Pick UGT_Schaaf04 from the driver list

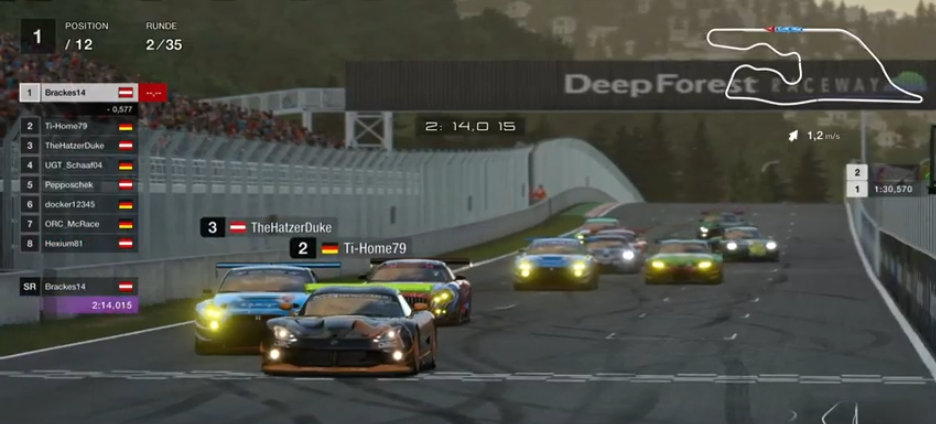point(78,165)
